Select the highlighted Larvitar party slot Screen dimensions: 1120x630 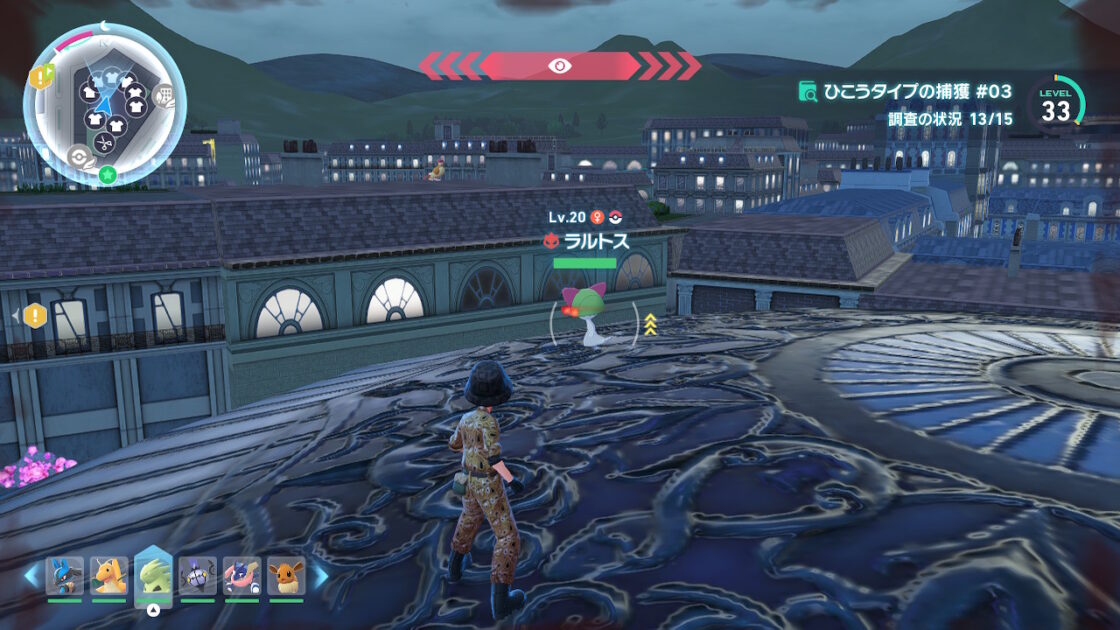click(153, 575)
